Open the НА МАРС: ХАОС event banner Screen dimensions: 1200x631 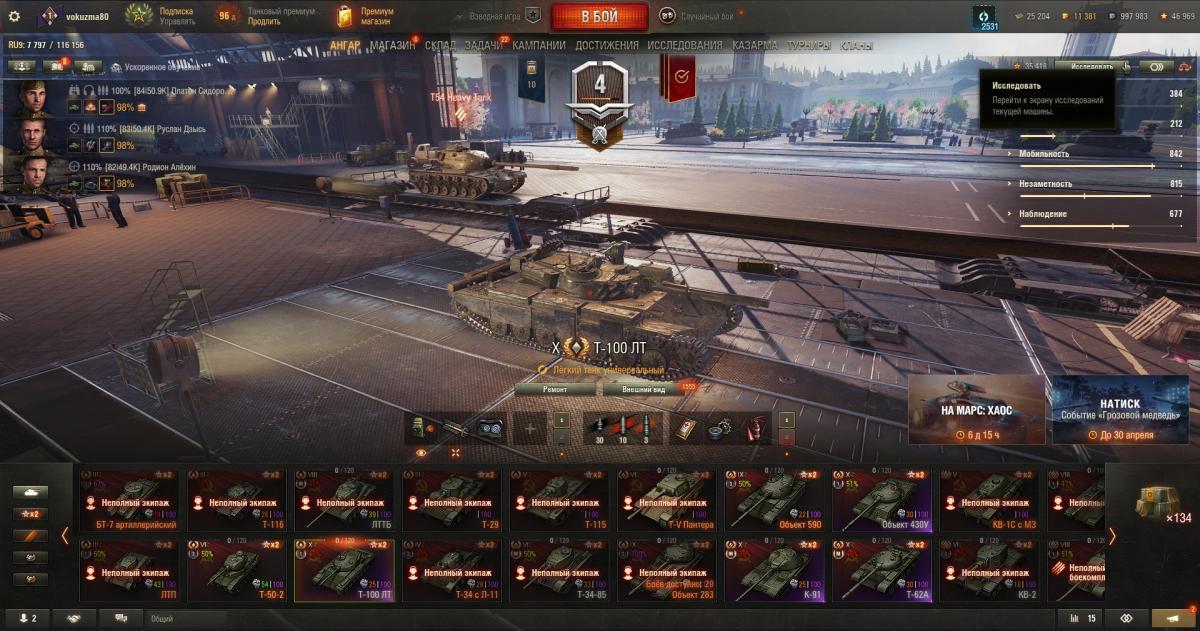(976, 410)
